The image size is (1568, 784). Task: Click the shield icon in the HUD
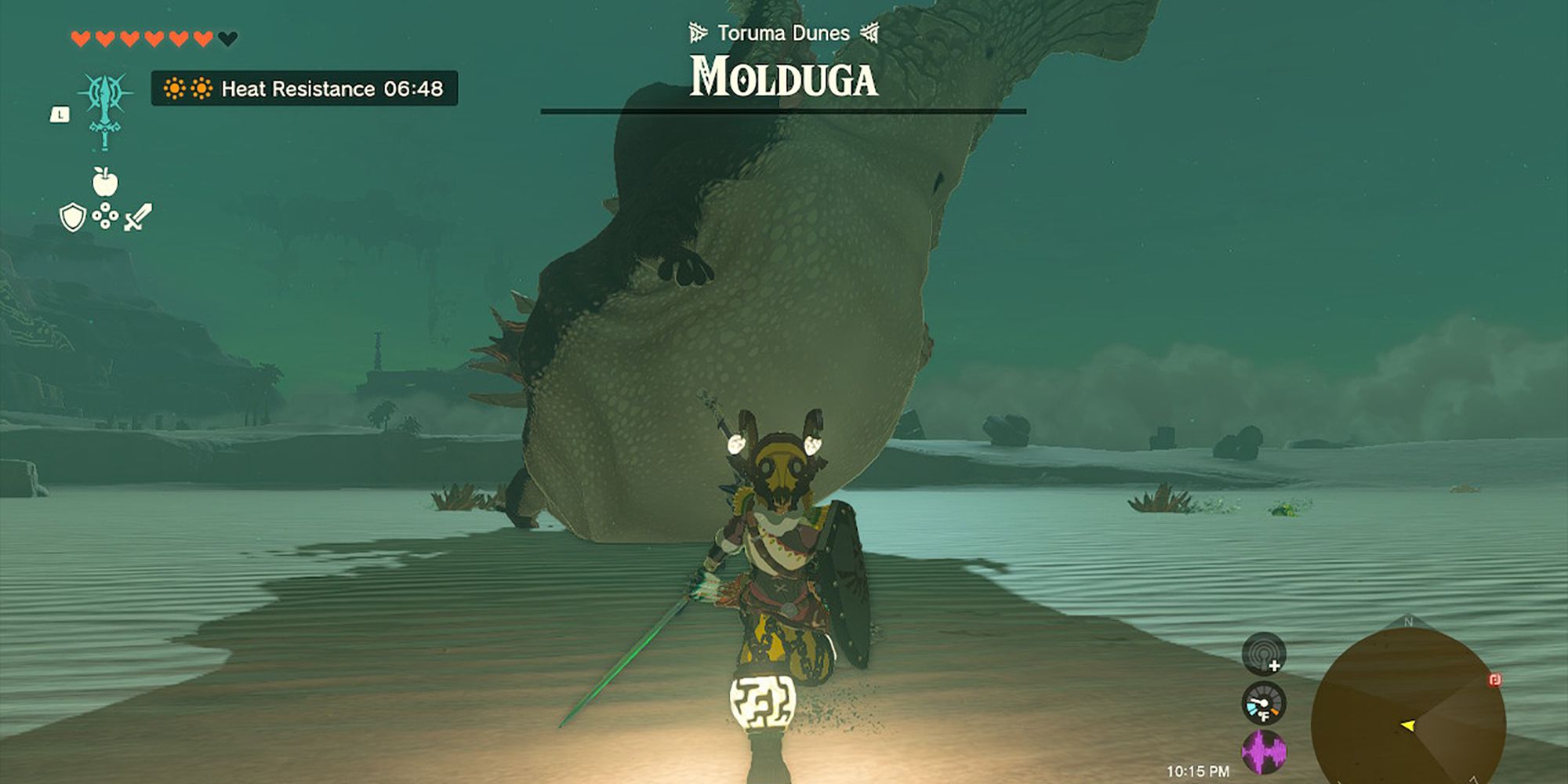[x=71, y=216]
